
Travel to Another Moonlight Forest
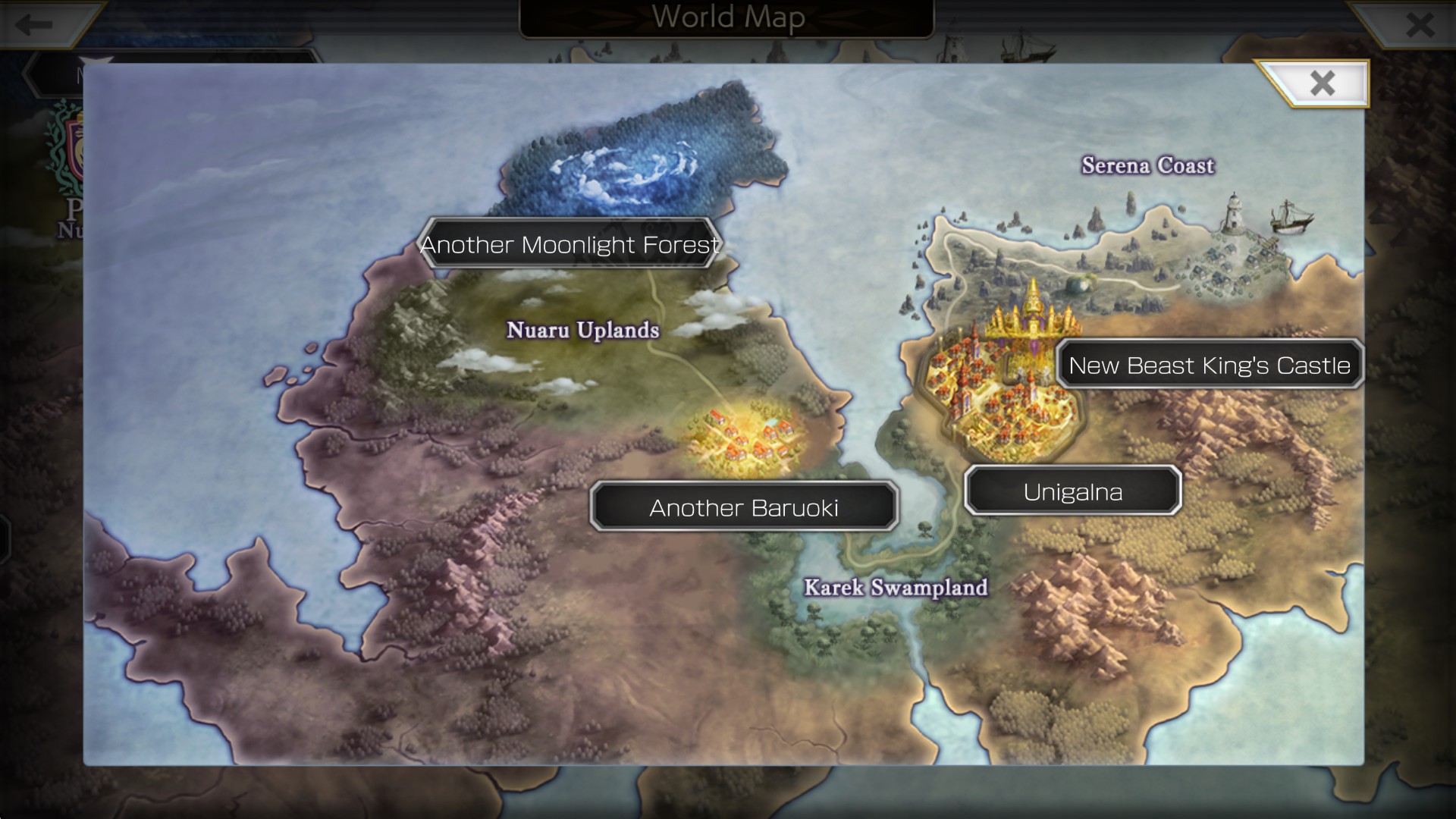570,244
